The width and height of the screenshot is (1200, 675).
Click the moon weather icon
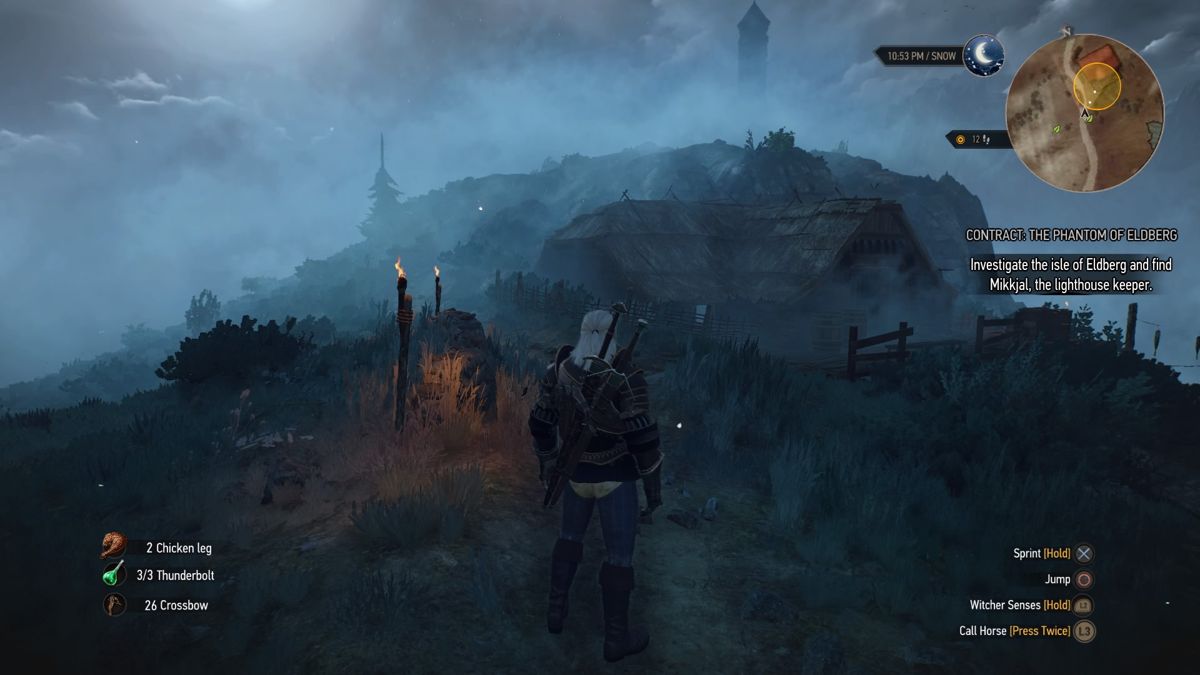tap(983, 56)
